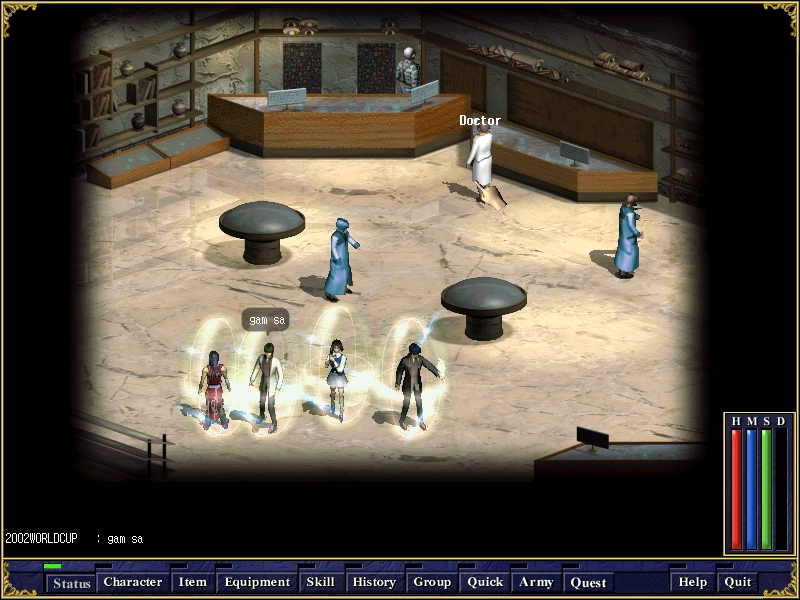Select the Quick button
This screenshot has height=600, width=800.
point(485,582)
